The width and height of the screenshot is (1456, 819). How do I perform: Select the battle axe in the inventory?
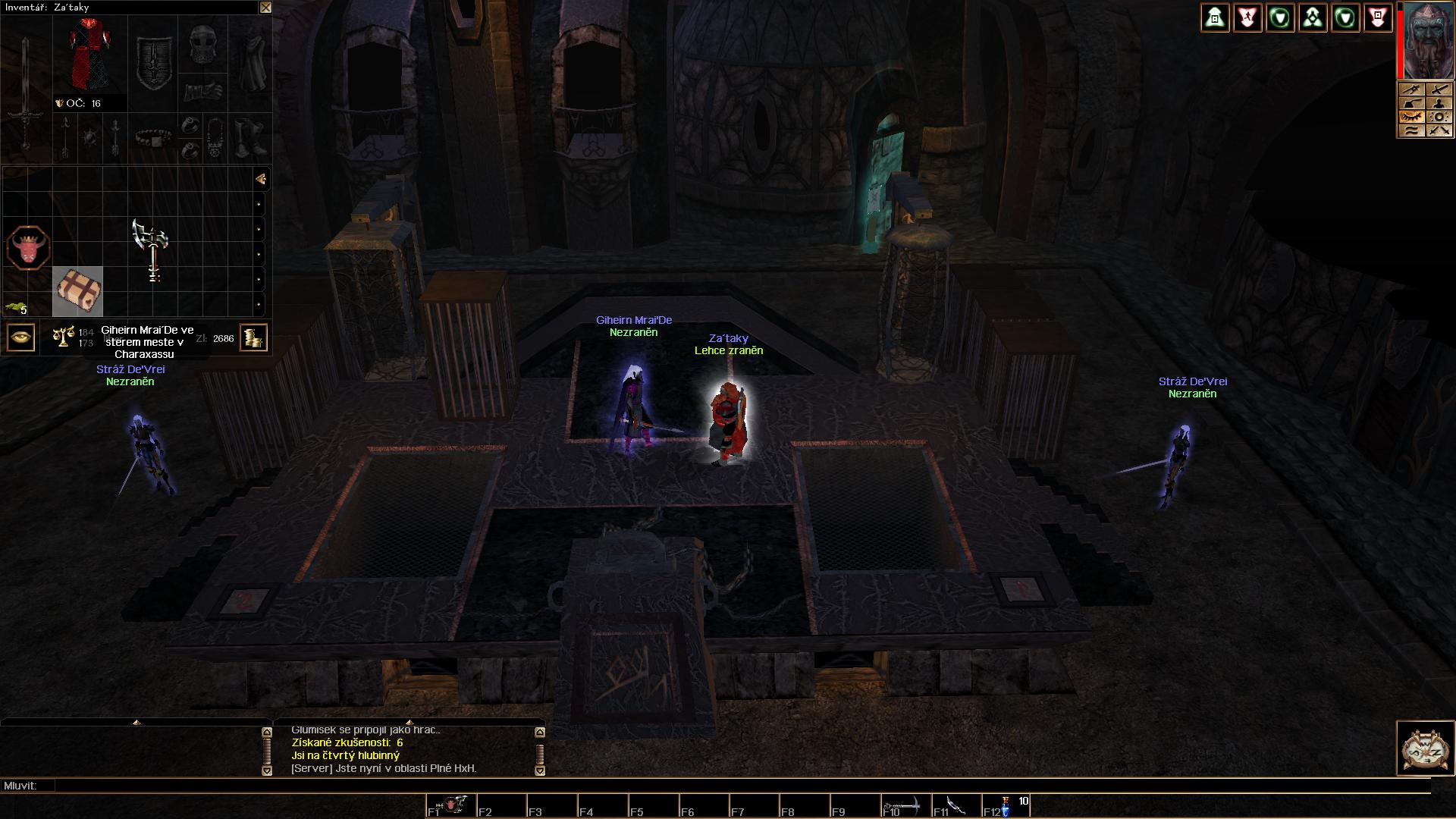[152, 249]
